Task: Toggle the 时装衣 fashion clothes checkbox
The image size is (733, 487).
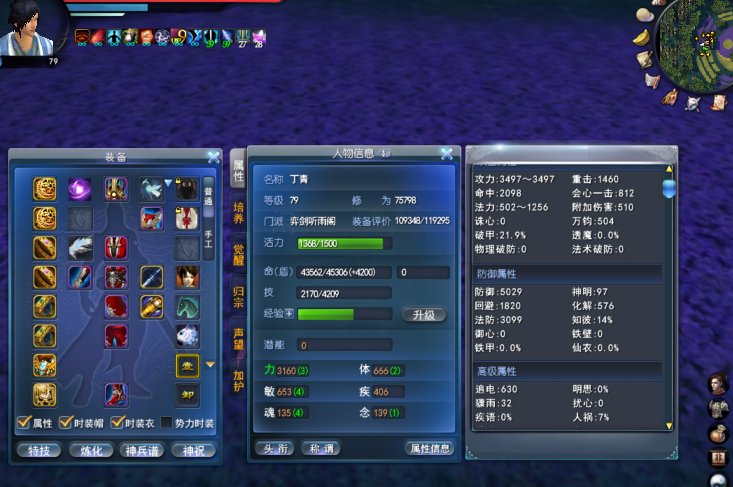Action: click(117, 424)
